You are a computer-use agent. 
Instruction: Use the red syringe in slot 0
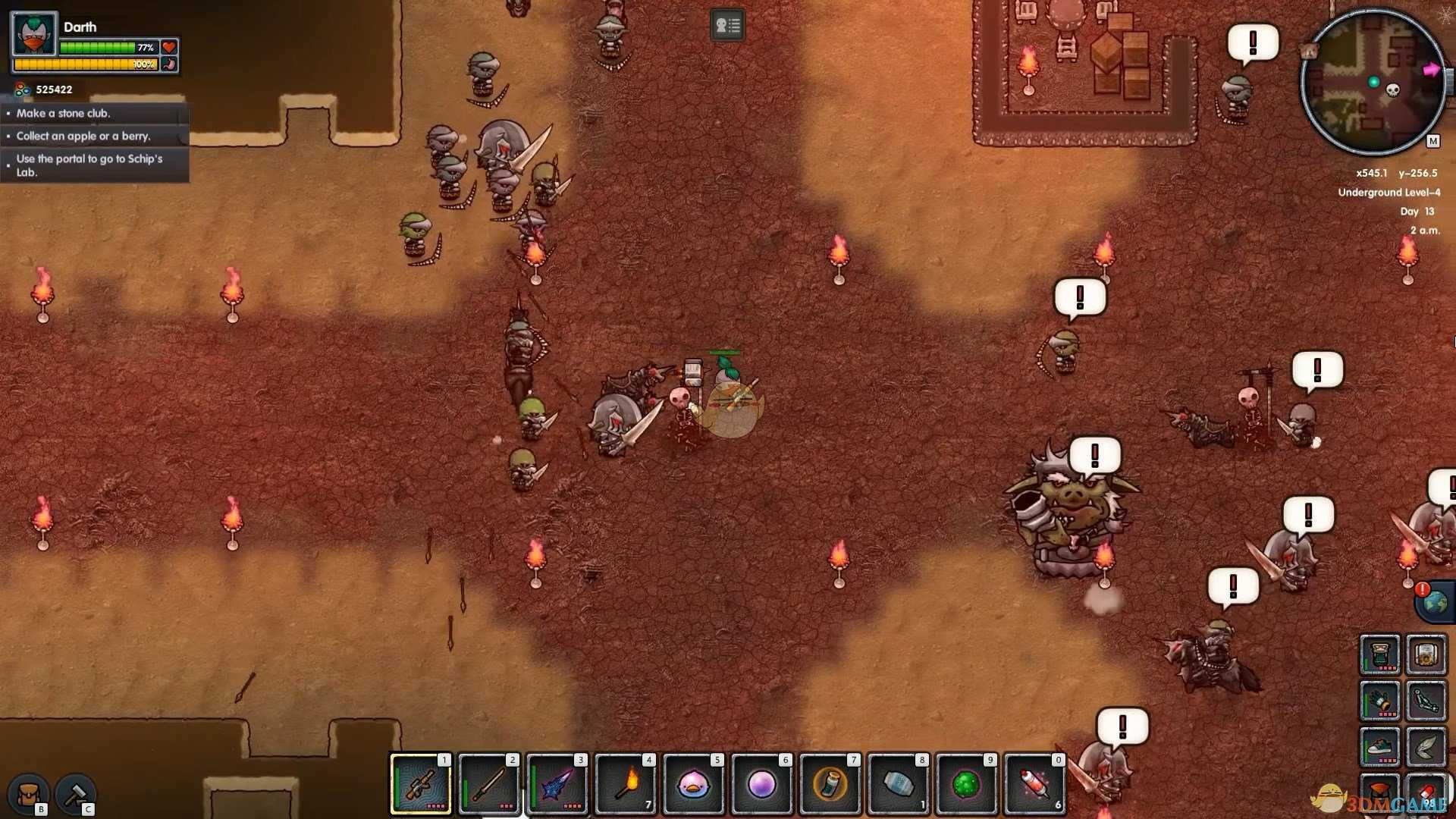click(1035, 785)
